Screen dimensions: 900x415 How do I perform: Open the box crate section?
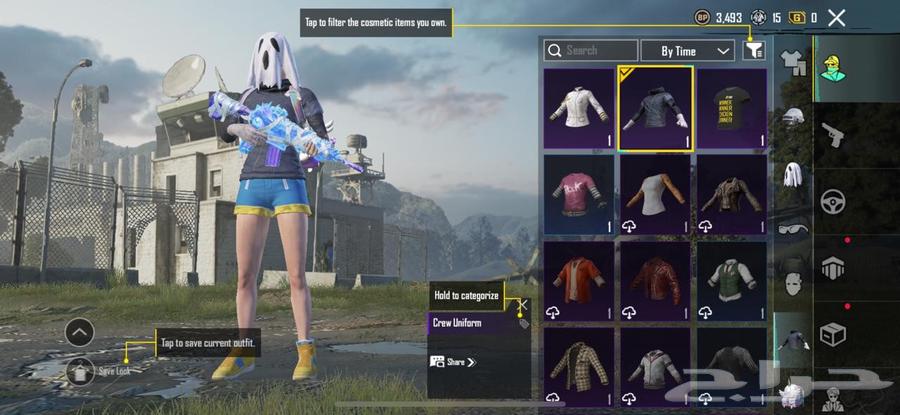click(833, 335)
